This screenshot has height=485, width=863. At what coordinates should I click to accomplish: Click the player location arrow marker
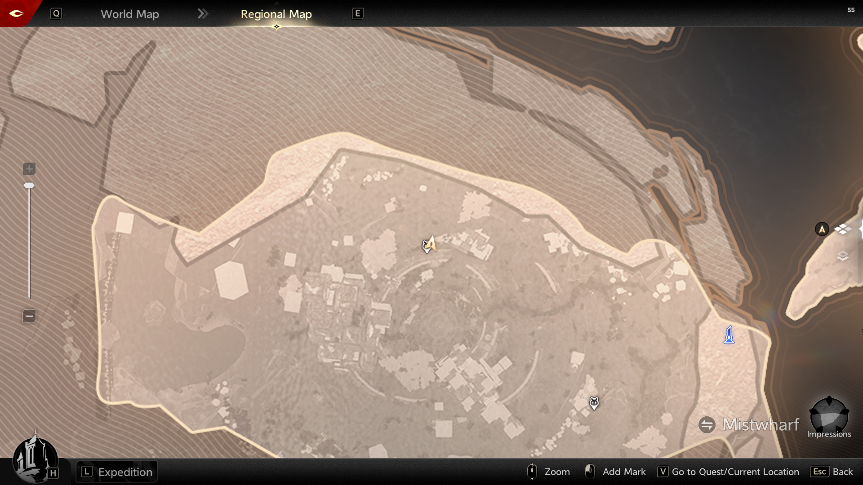429,244
